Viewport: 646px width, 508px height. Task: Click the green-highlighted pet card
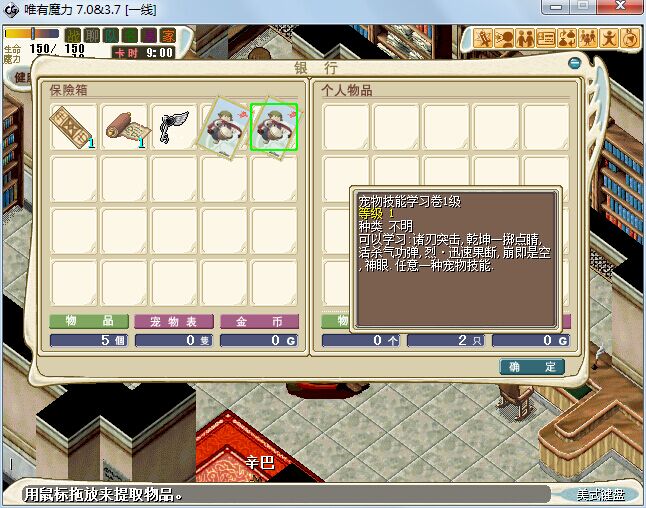[274, 127]
